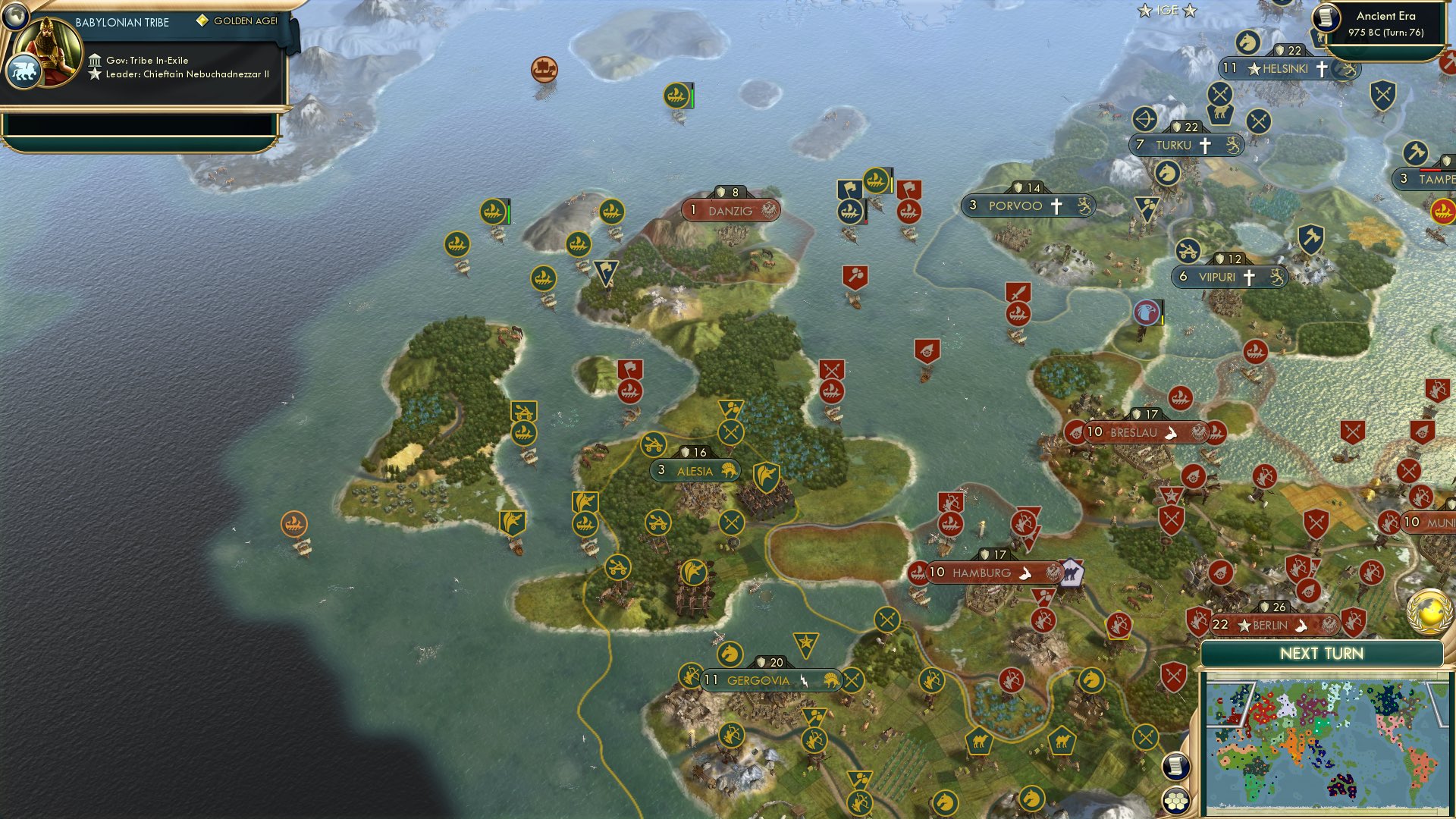Open the Danzig city banner
Screen dimensions: 1456x819
click(x=728, y=211)
